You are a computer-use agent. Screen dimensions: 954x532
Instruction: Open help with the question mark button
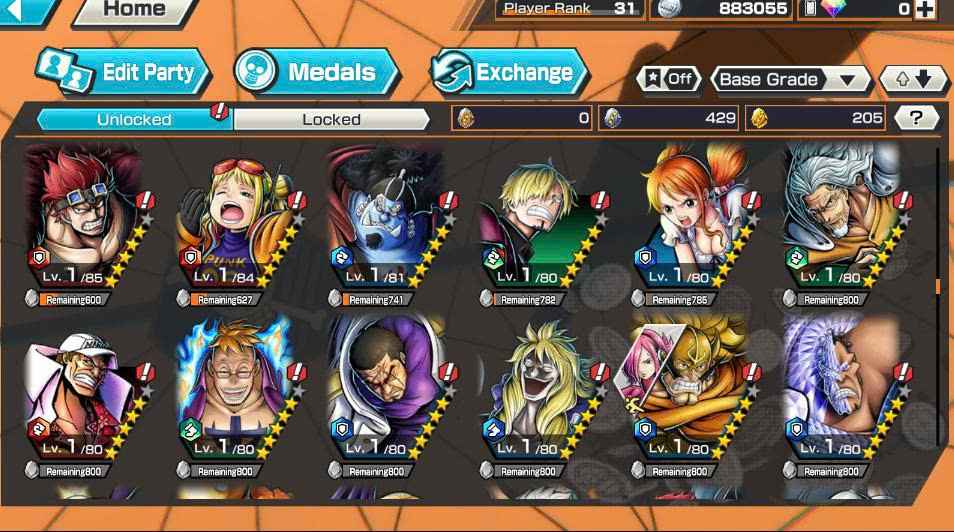click(916, 118)
